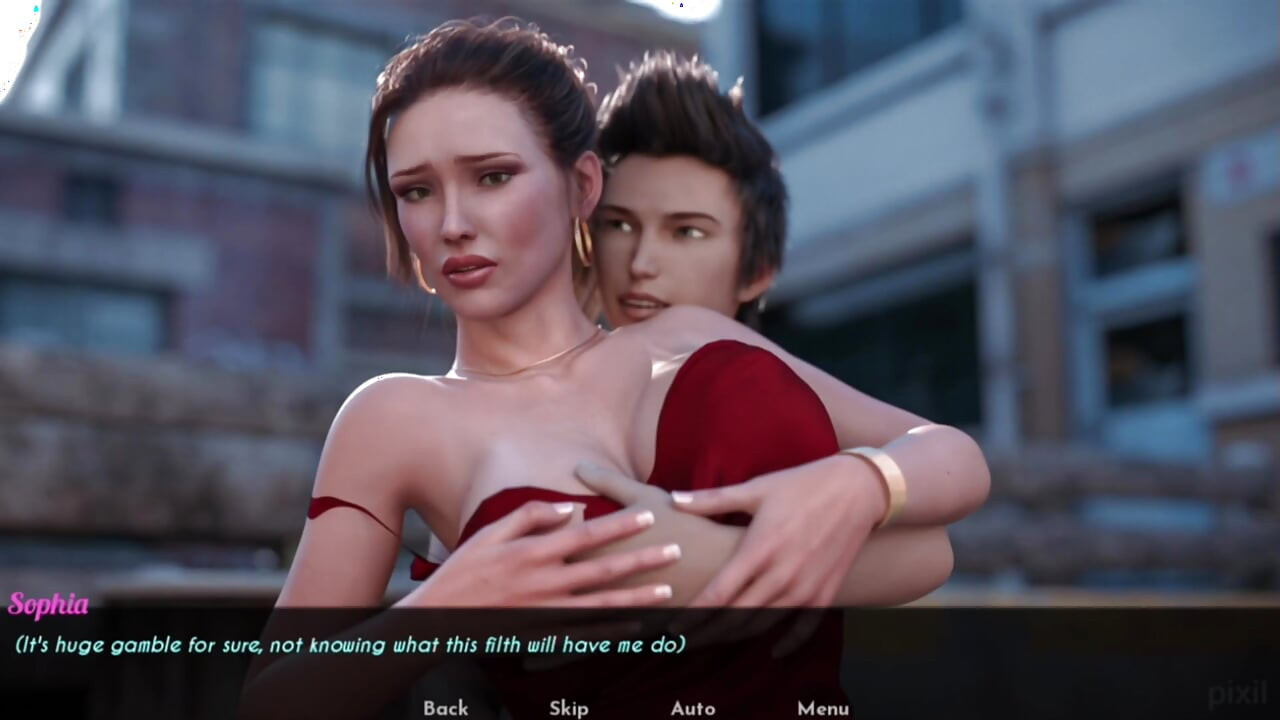
Task: Click the scene to dismiss the textbox
Action: click(x=640, y=300)
